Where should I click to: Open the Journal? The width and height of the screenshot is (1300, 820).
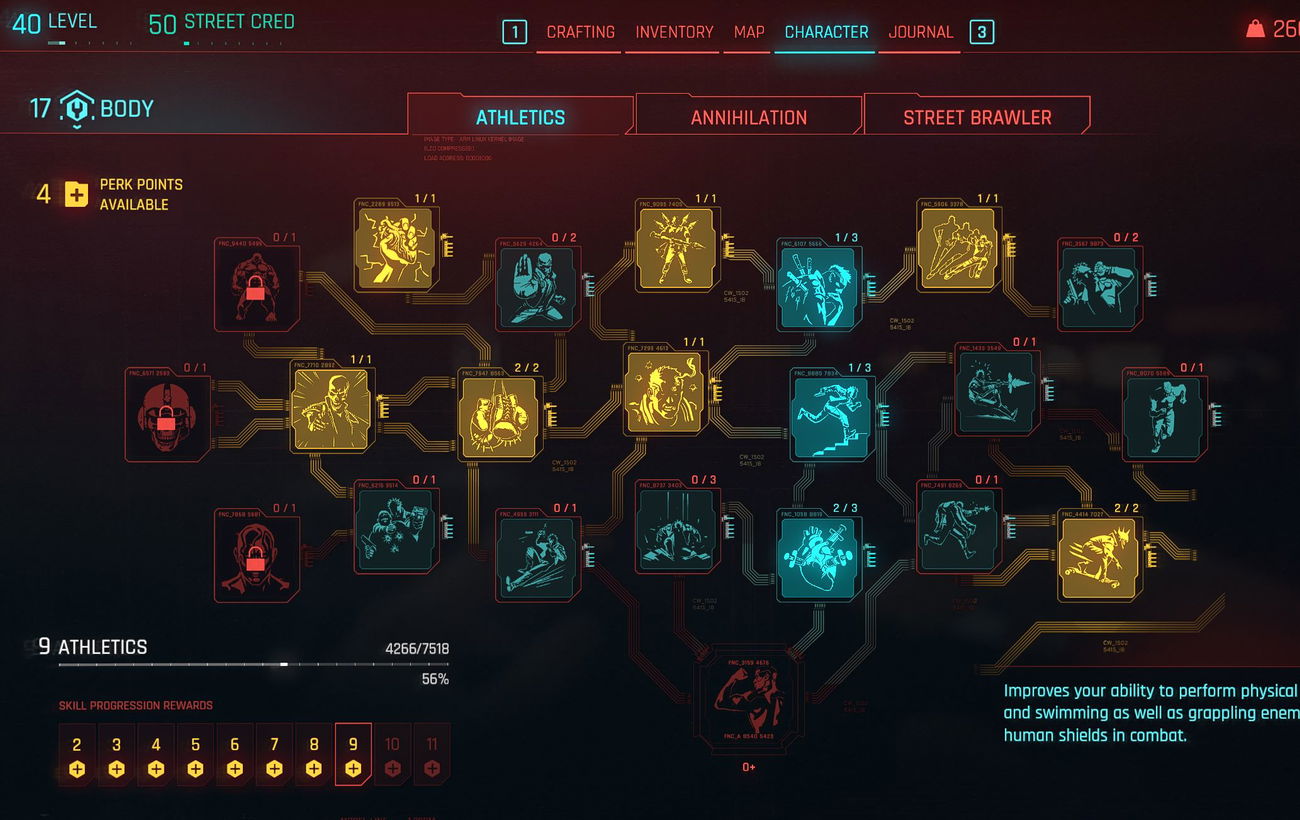pyautogui.click(x=920, y=32)
